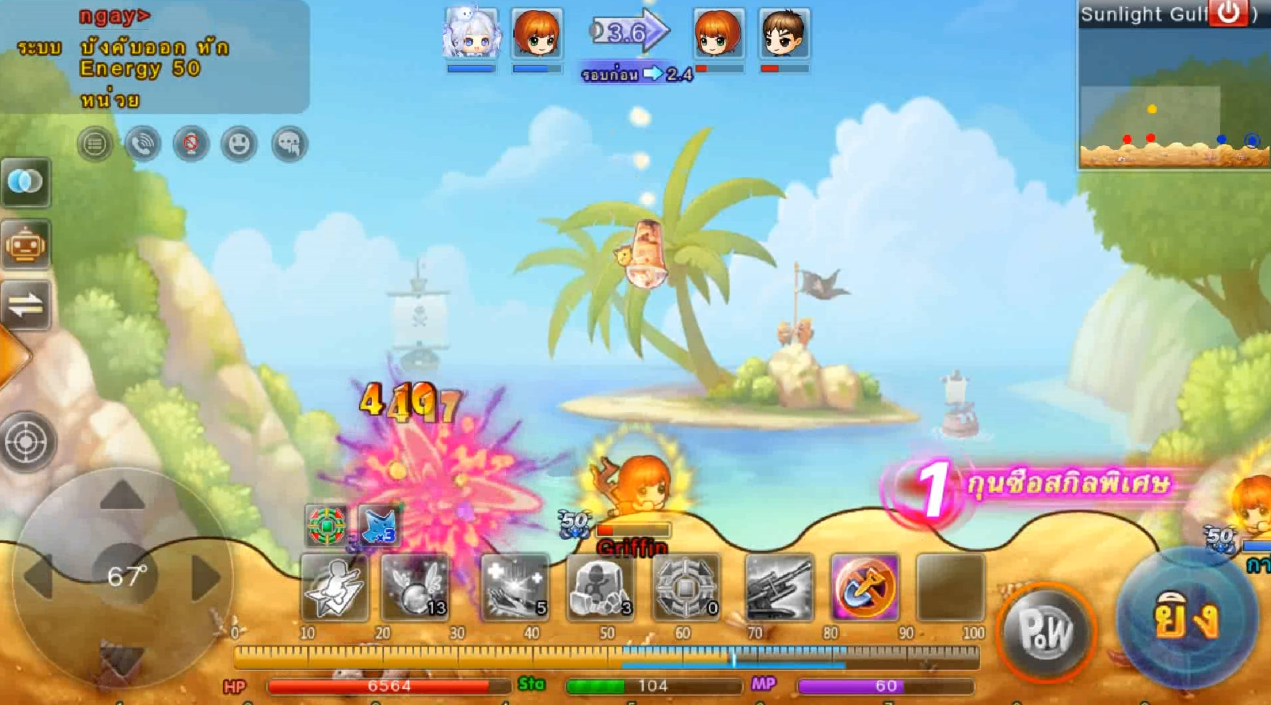The width and height of the screenshot is (1271, 705).
Task: Select the winged ball skill with 13 uses
Action: (415, 588)
